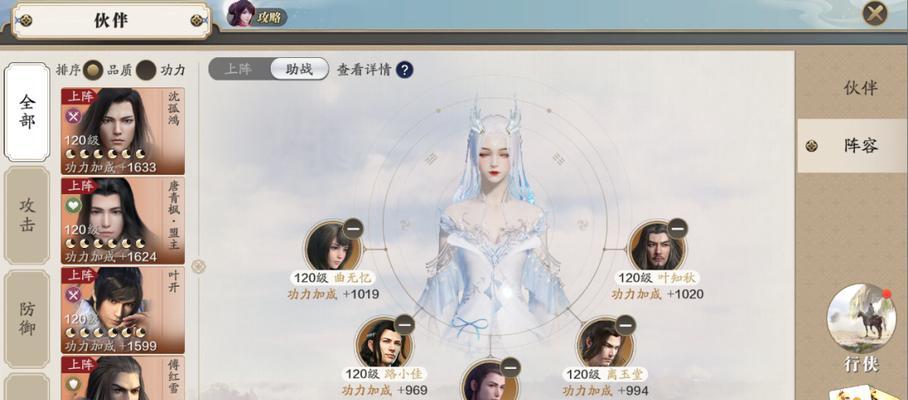Open the 行侠 horse rider button
908x400 pixels.
[860, 322]
